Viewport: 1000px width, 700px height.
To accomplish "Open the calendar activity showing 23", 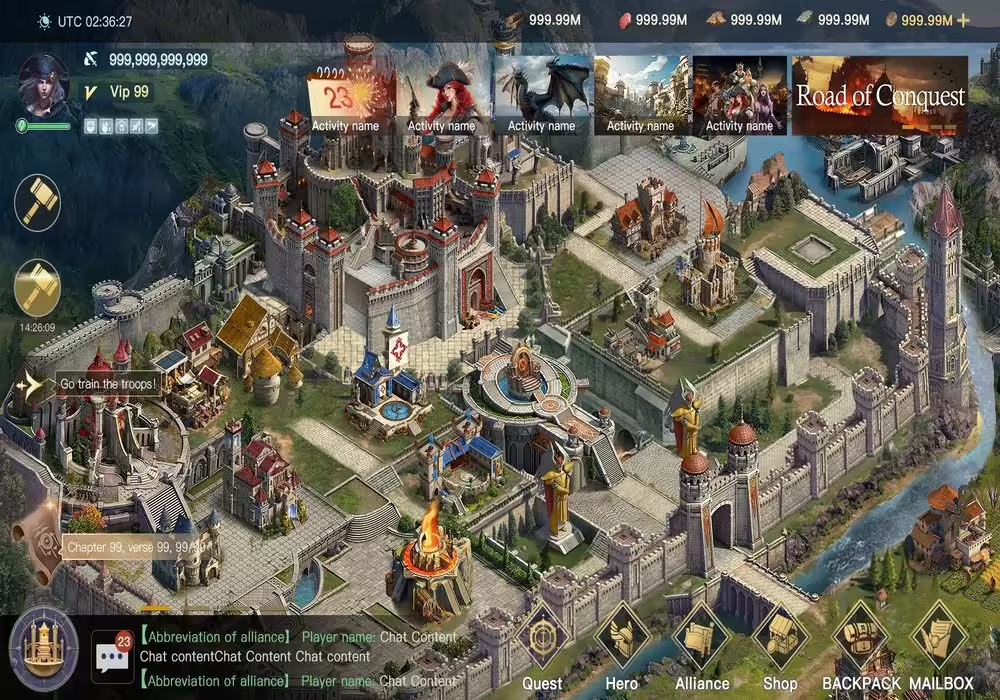I will [345, 96].
